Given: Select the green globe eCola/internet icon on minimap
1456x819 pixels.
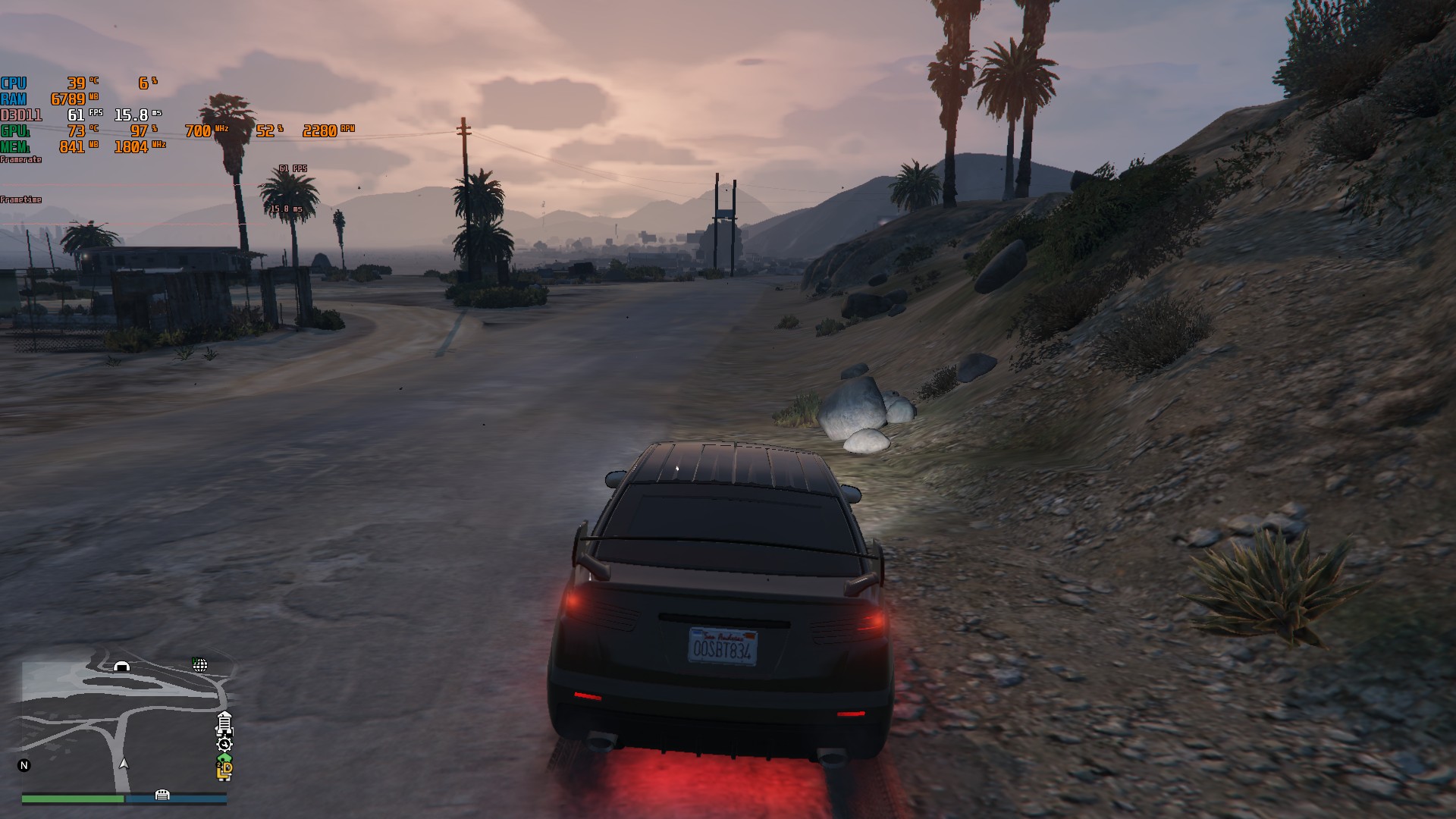Looking at the screenshot, I should point(201,666).
